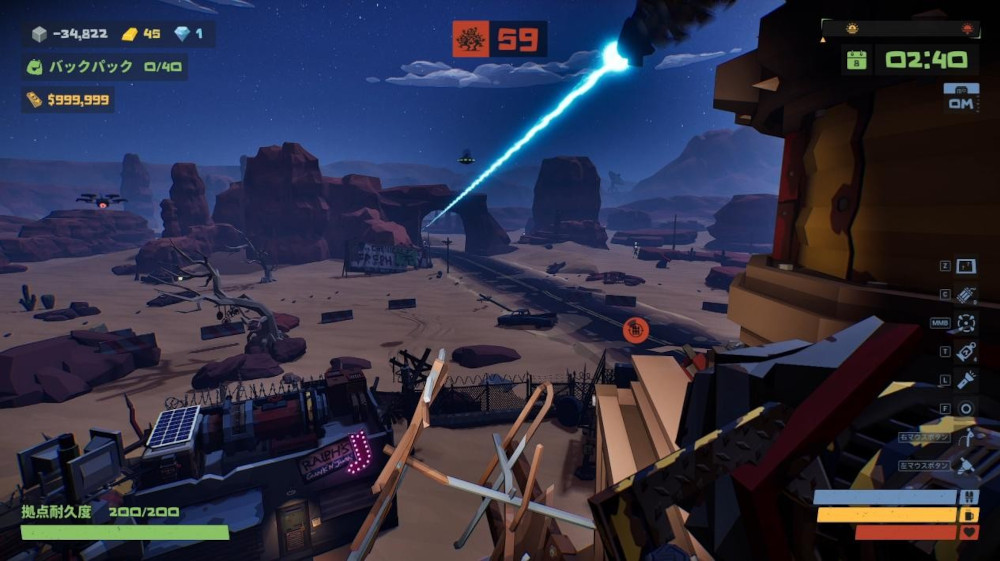The height and width of the screenshot is (561, 1000).
Task: Activate the crosshair ping icon
Action: [965, 323]
